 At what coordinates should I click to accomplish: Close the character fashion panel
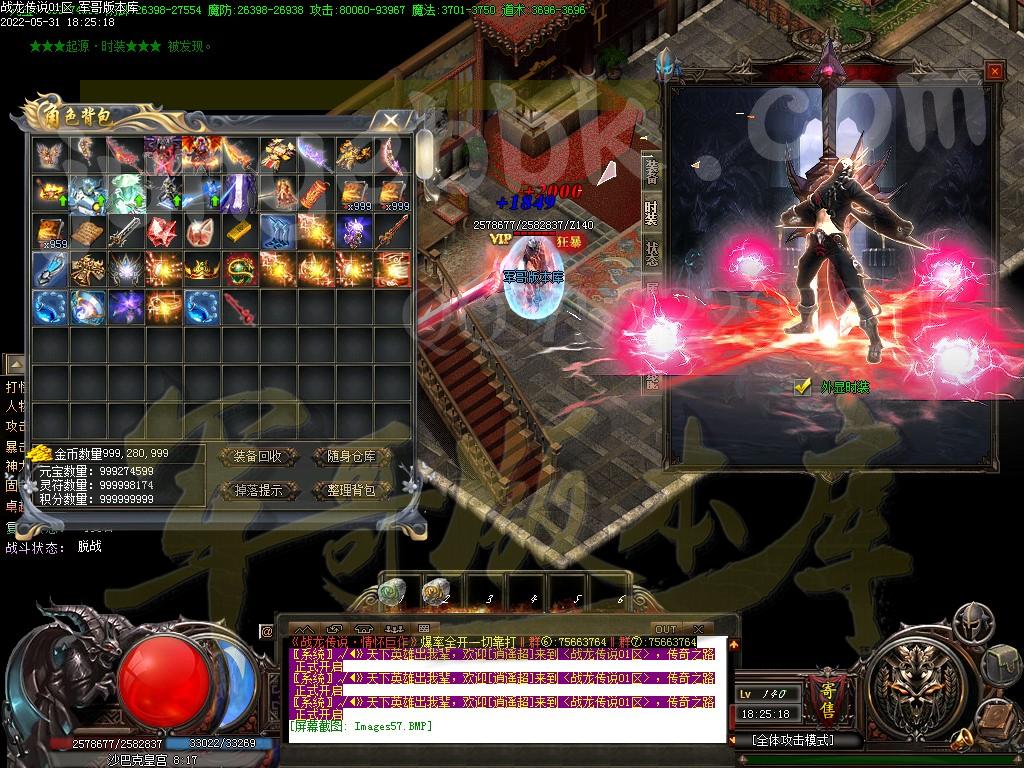tap(994, 71)
